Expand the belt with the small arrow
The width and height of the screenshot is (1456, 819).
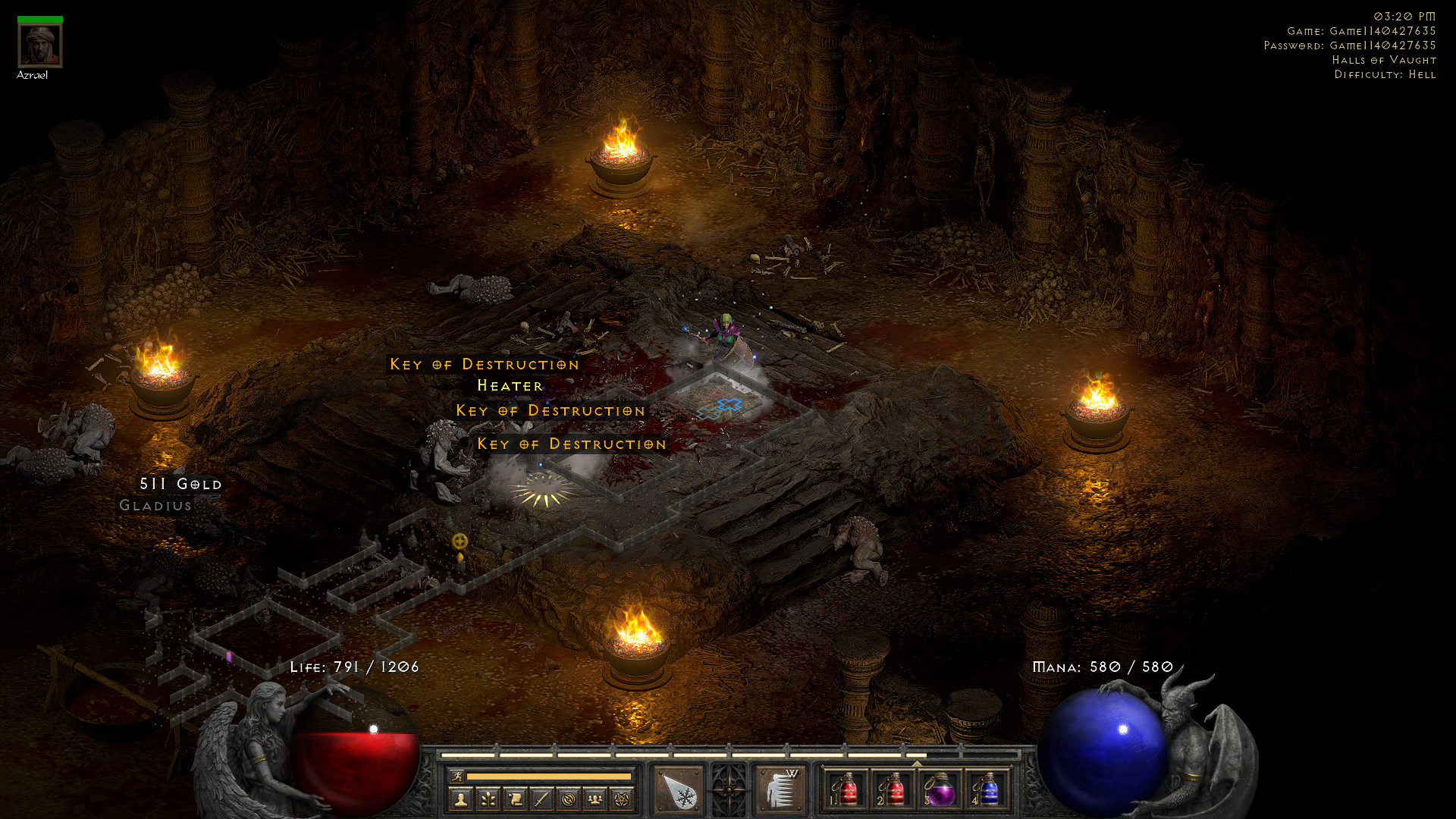point(917,763)
